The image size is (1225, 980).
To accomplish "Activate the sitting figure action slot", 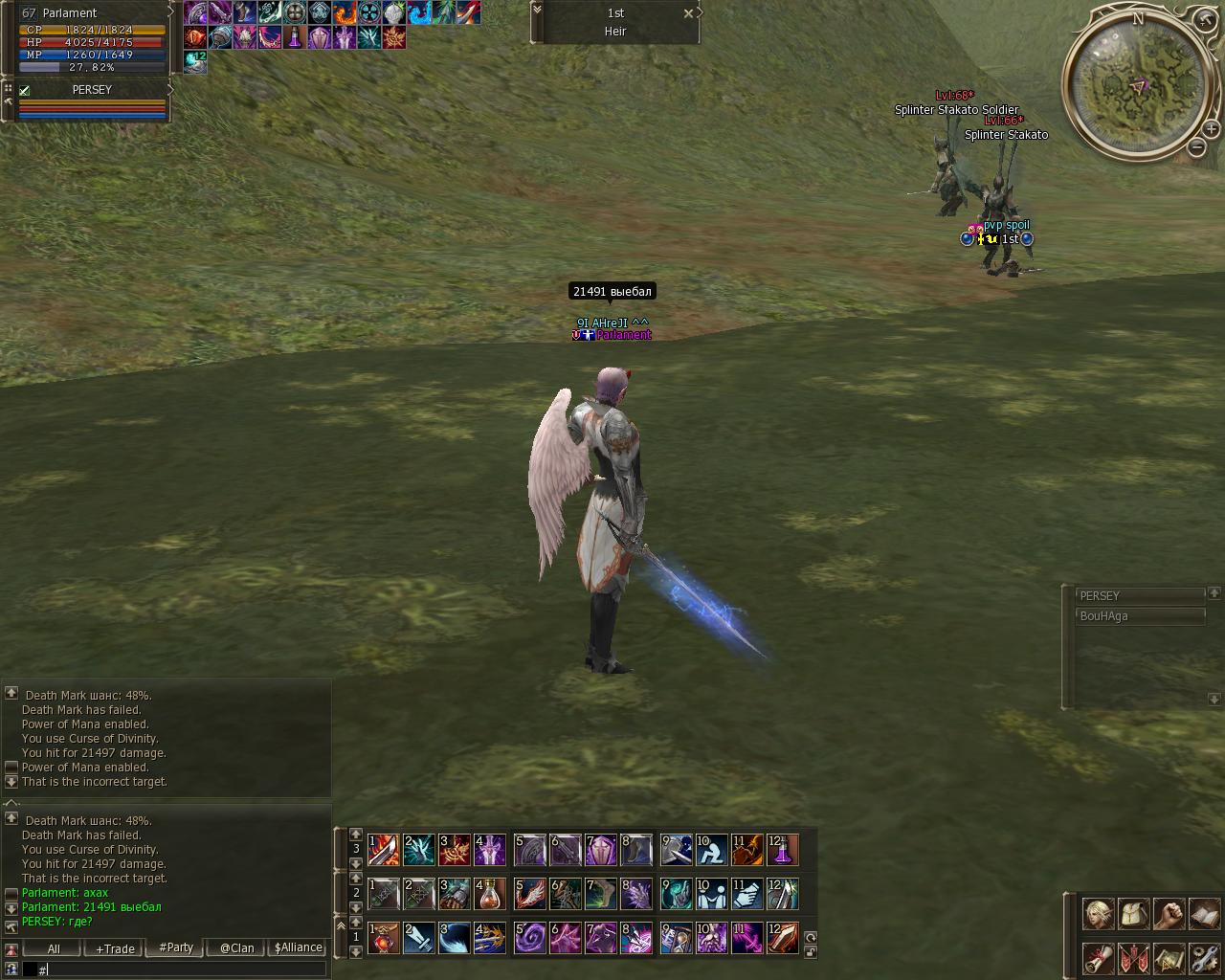I will pyautogui.click(x=711, y=850).
